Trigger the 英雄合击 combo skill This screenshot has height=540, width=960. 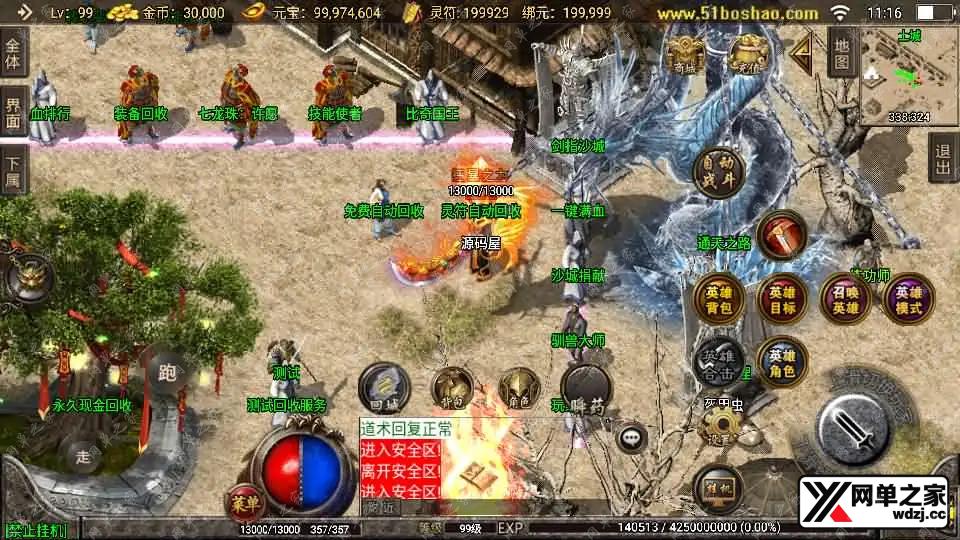719,362
